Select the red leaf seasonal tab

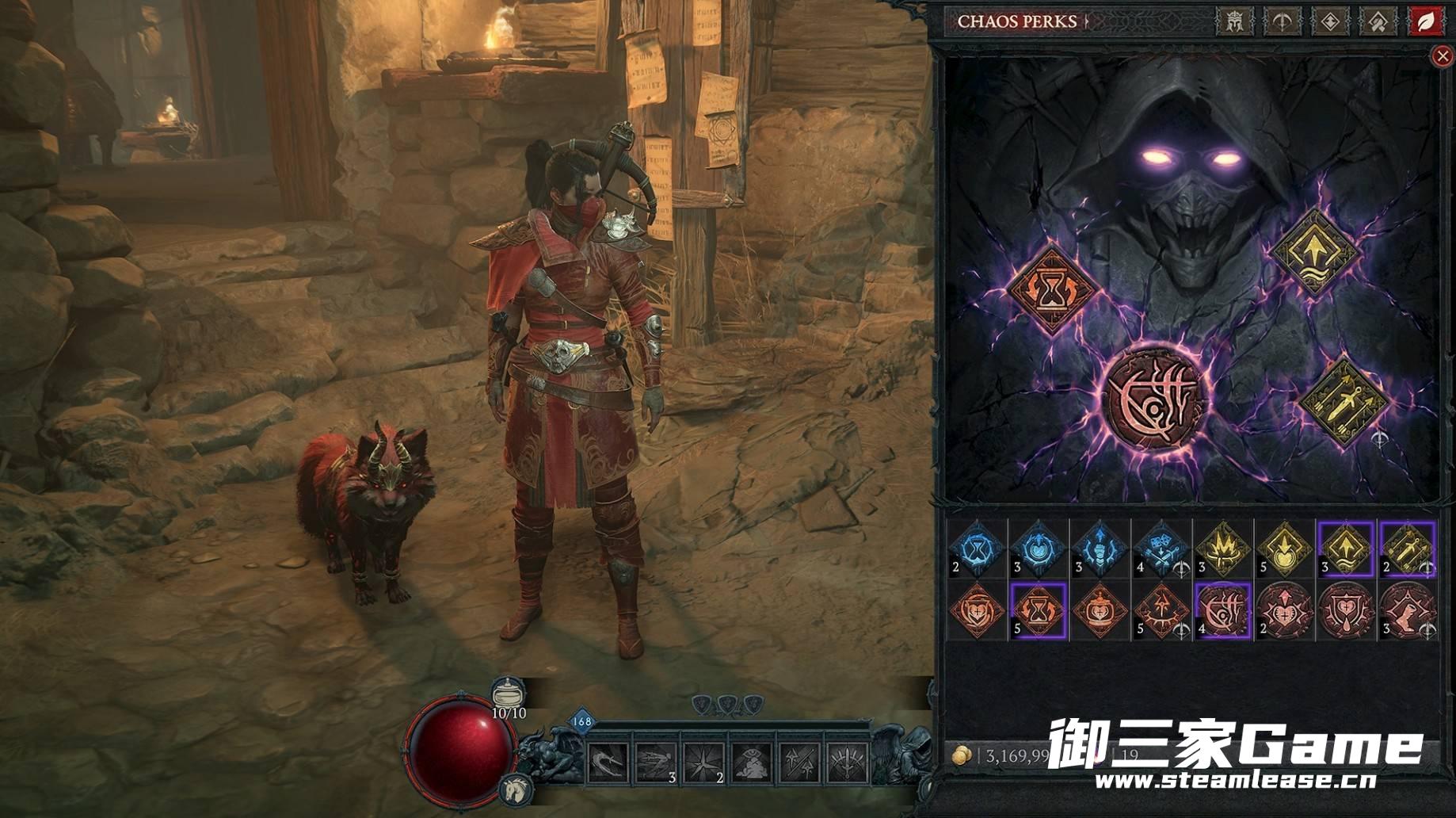[1426, 21]
